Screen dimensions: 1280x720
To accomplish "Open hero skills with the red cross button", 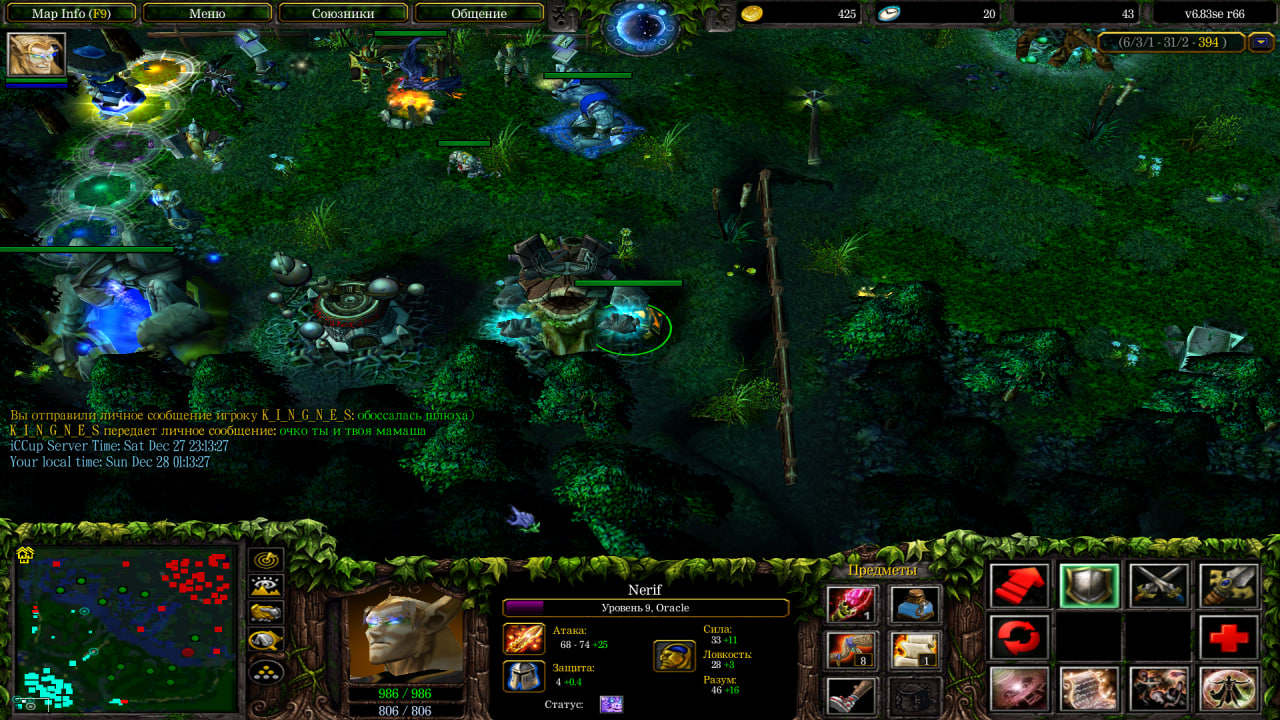I will click(x=1228, y=637).
